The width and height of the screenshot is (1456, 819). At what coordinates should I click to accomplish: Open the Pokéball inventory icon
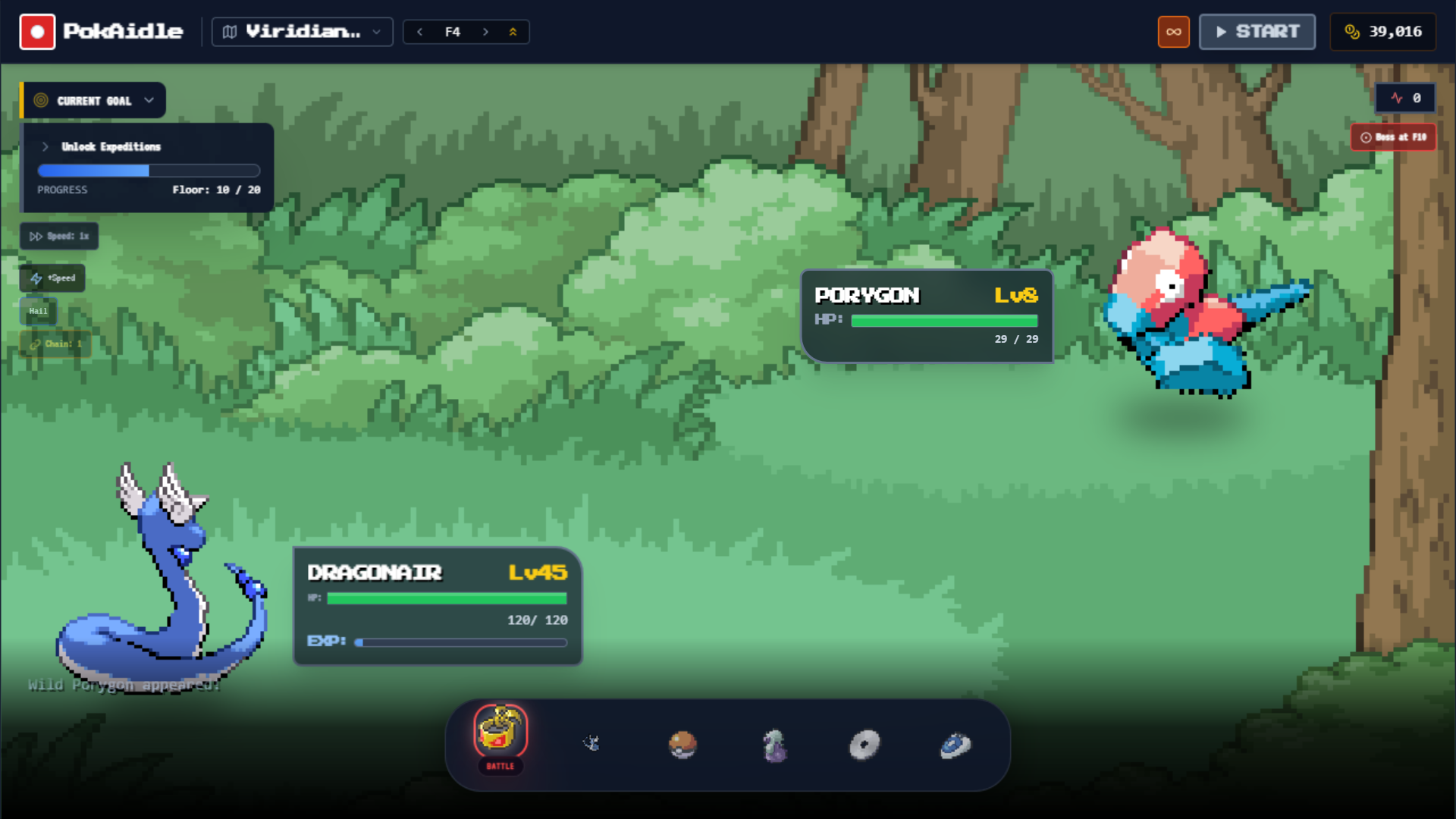coord(682,745)
